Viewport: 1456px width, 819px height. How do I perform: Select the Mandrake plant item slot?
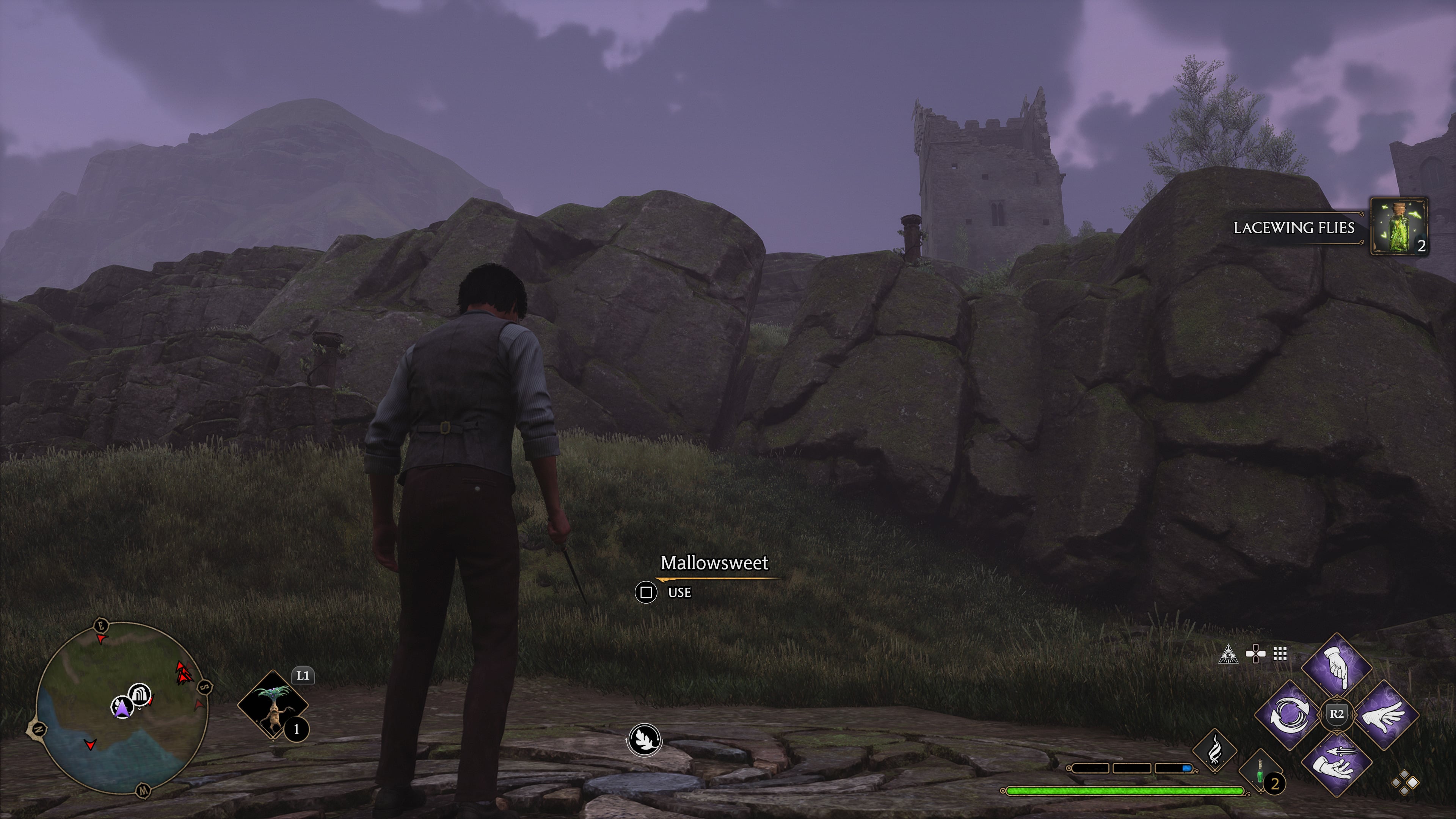273,705
